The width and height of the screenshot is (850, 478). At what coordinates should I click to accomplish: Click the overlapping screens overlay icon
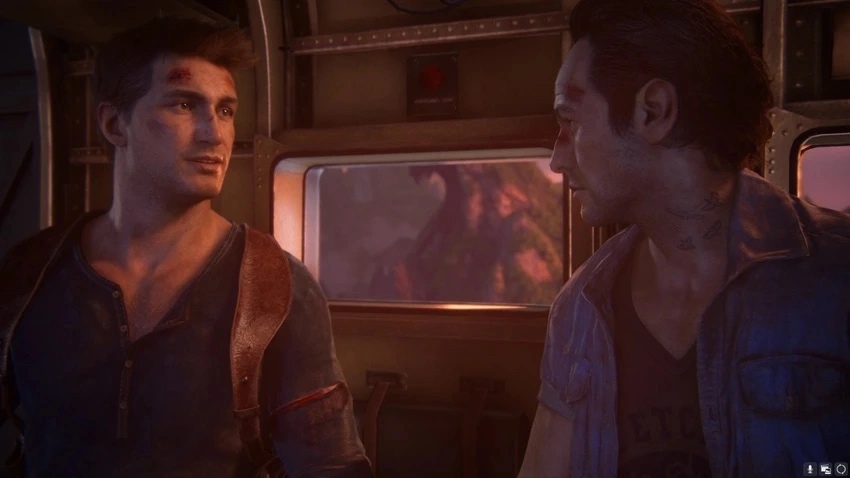coord(825,468)
